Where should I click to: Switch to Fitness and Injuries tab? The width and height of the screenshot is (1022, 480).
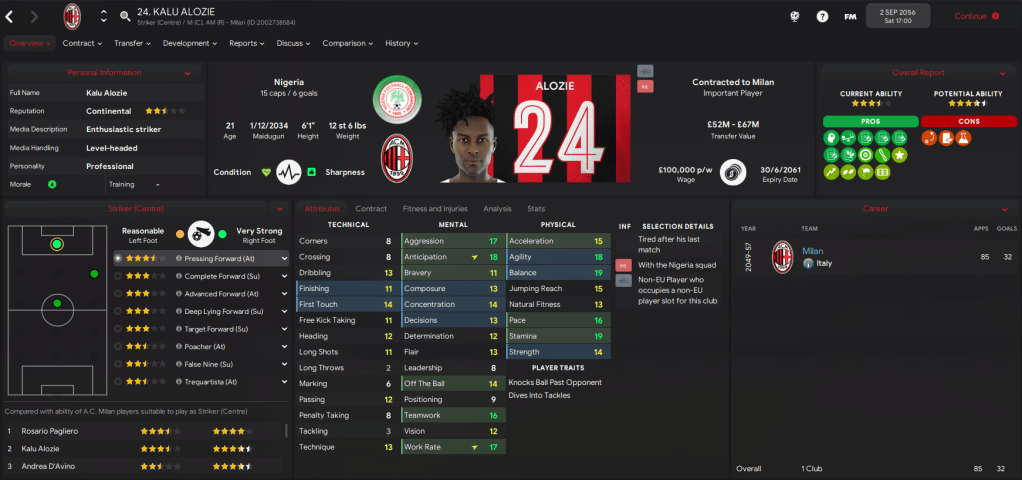(x=435, y=209)
